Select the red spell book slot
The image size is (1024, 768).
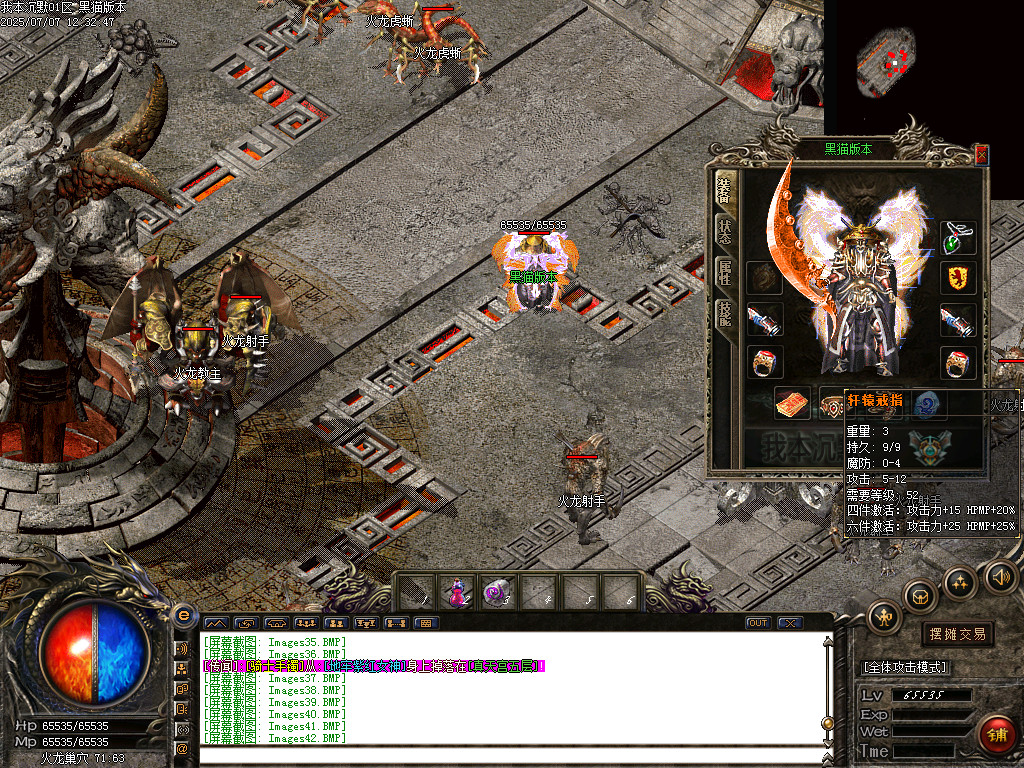click(x=793, y=403)
